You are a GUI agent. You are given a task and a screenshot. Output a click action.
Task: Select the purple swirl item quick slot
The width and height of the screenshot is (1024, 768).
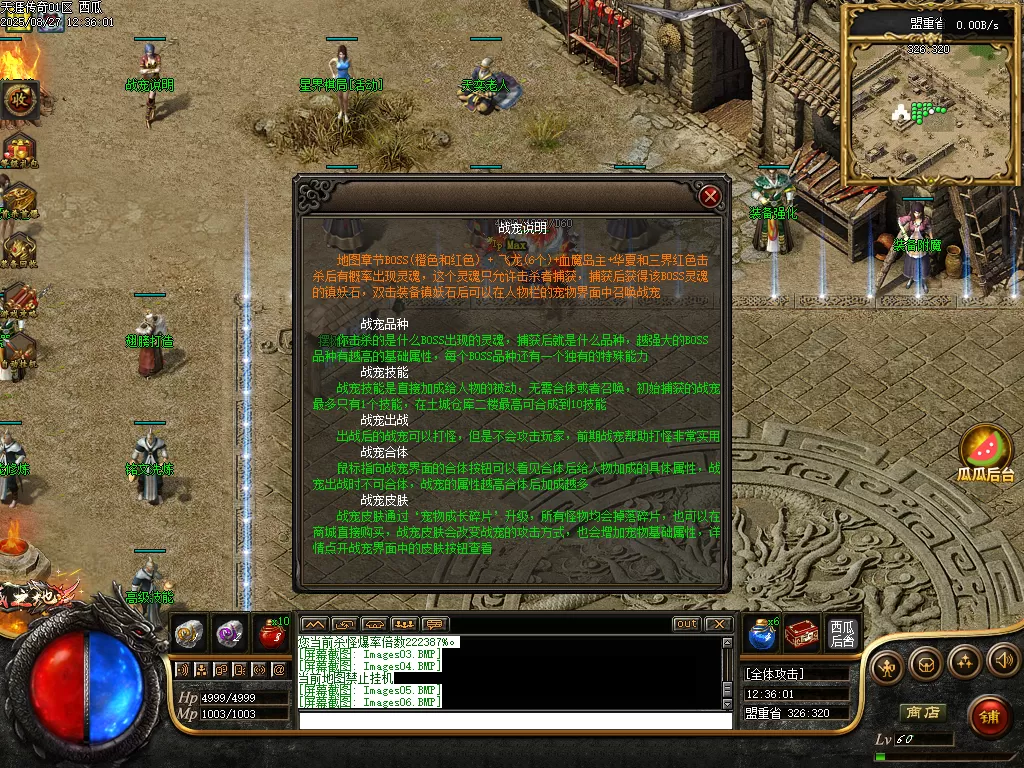click(230, 634)
